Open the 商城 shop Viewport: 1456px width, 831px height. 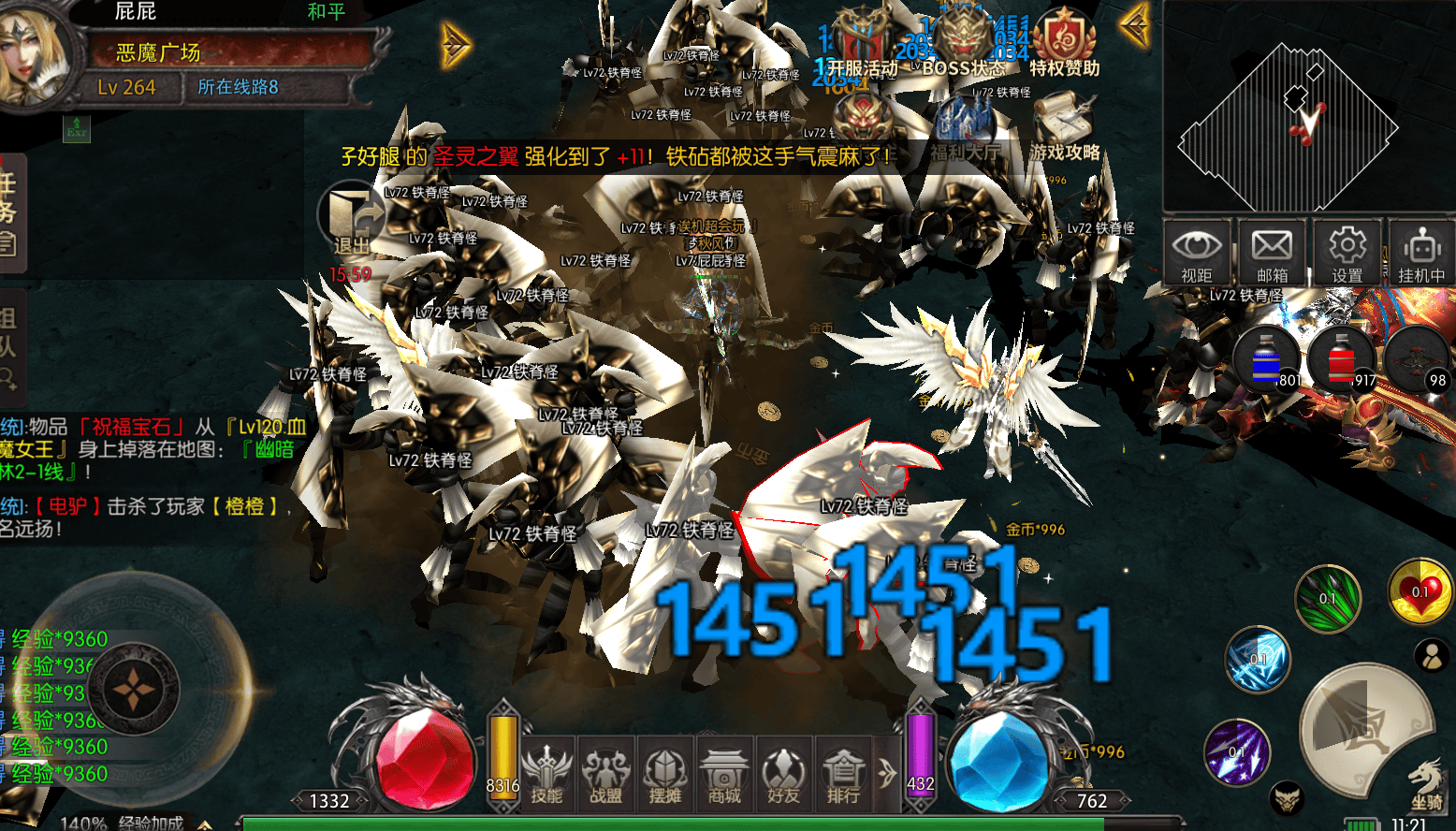click(x=724, y=775)
